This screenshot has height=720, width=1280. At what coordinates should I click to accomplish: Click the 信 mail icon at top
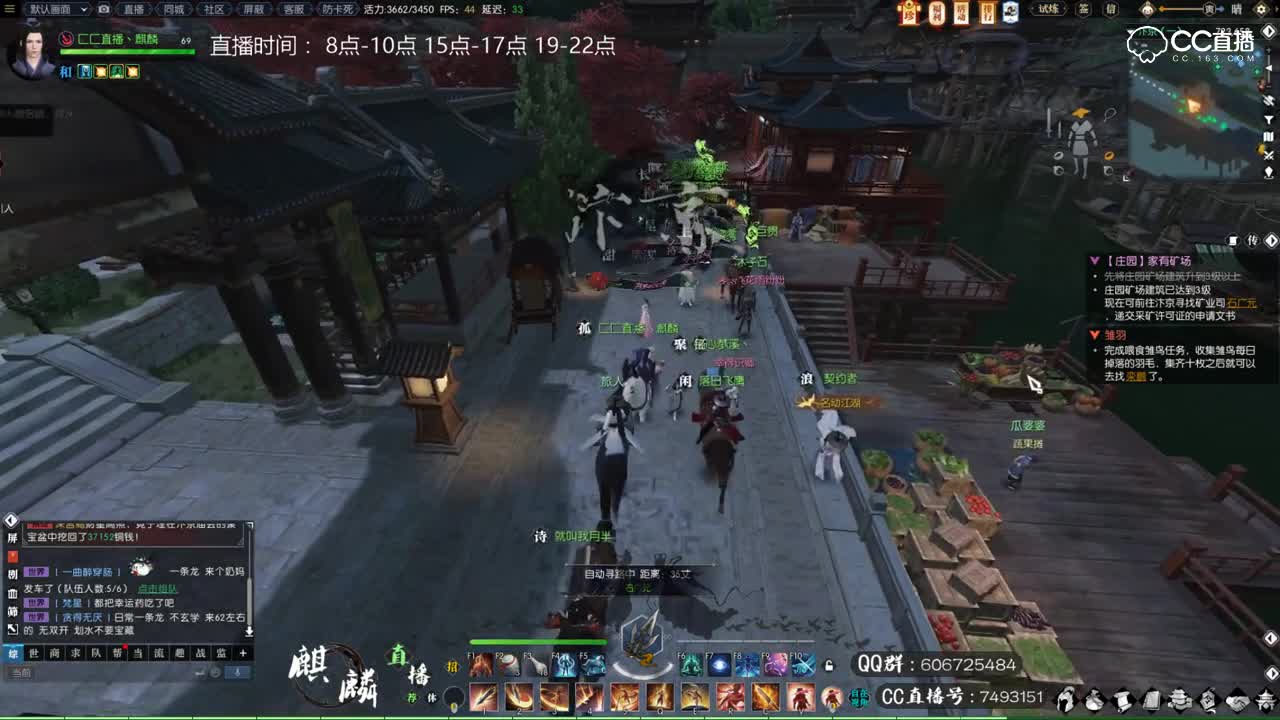(x=1113, y=10)
